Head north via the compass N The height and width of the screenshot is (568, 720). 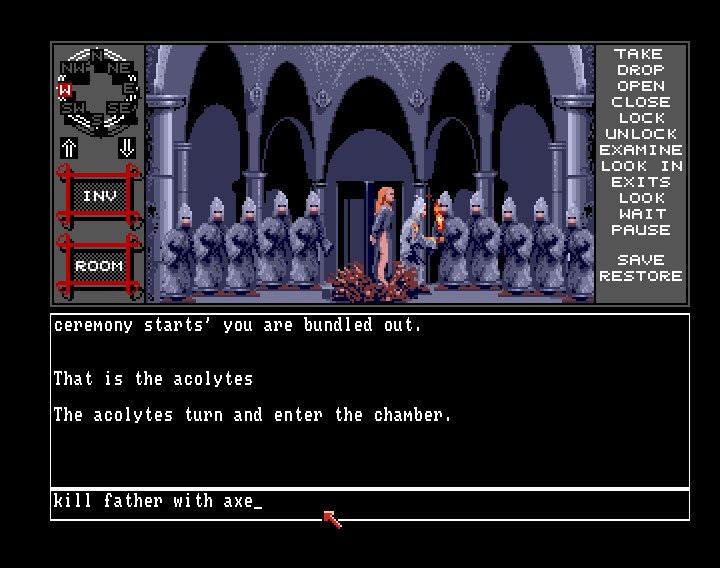click(x=98, y=54)
